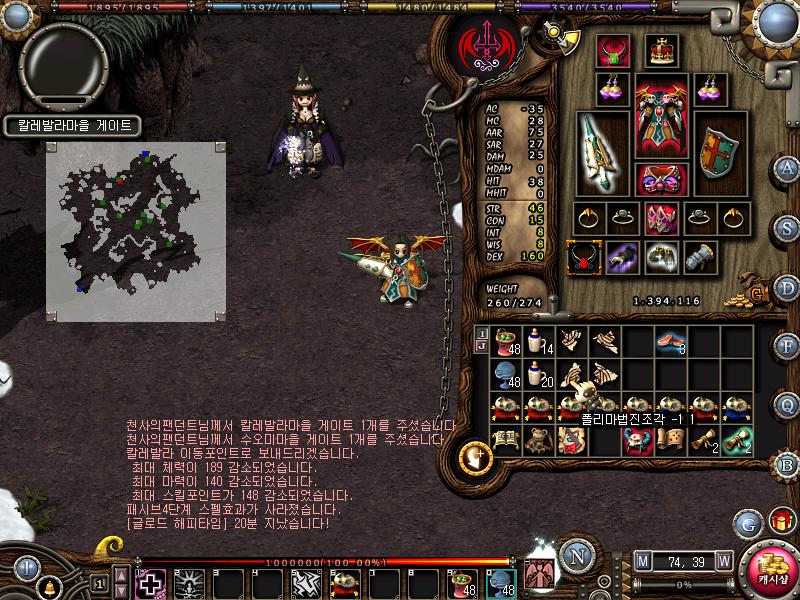Click the golden moon plus button
The image size is (800, 600).
(x=475, y=459)
